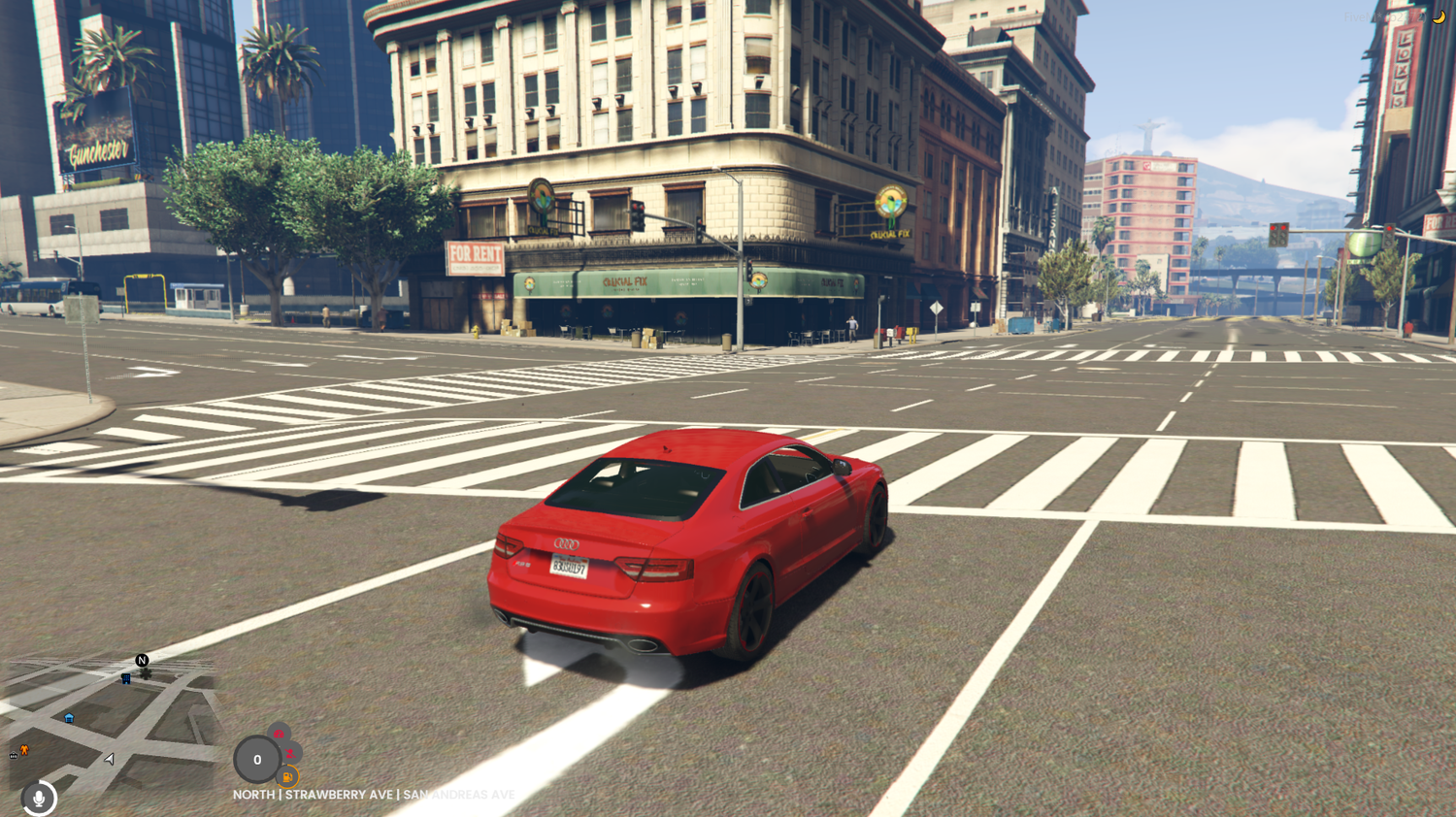Click the speedometer circle showing zero
This screenshot has height=817, width=1456.
coord(257,760)
